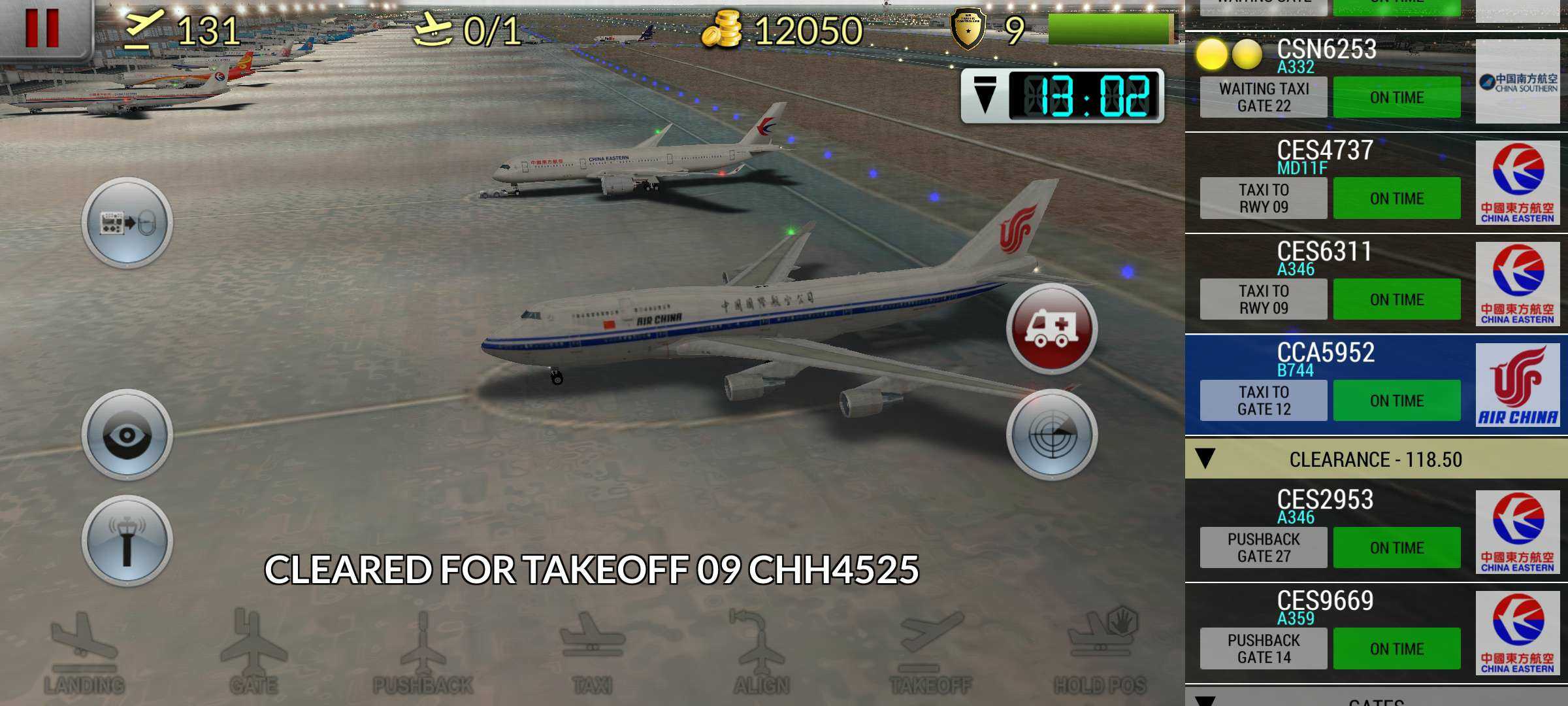Expand the clock dropdown arrow
1568x706 pixels.
(x=985, y=96)
